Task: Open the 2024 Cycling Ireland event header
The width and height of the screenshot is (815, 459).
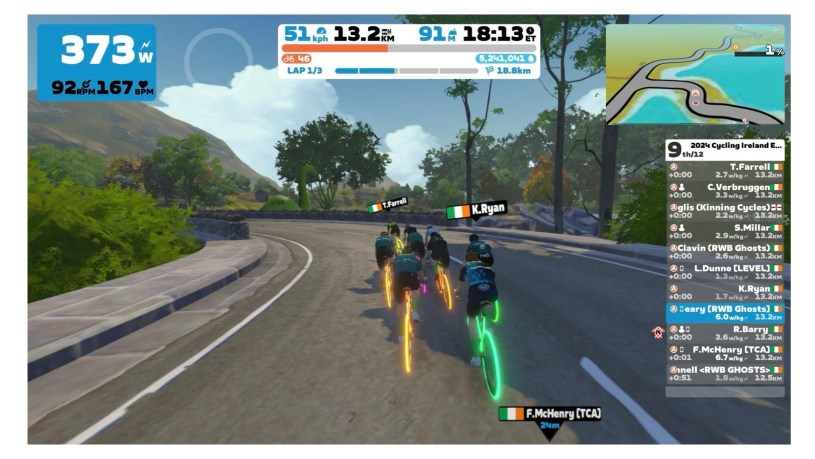Action: (725, 148)
